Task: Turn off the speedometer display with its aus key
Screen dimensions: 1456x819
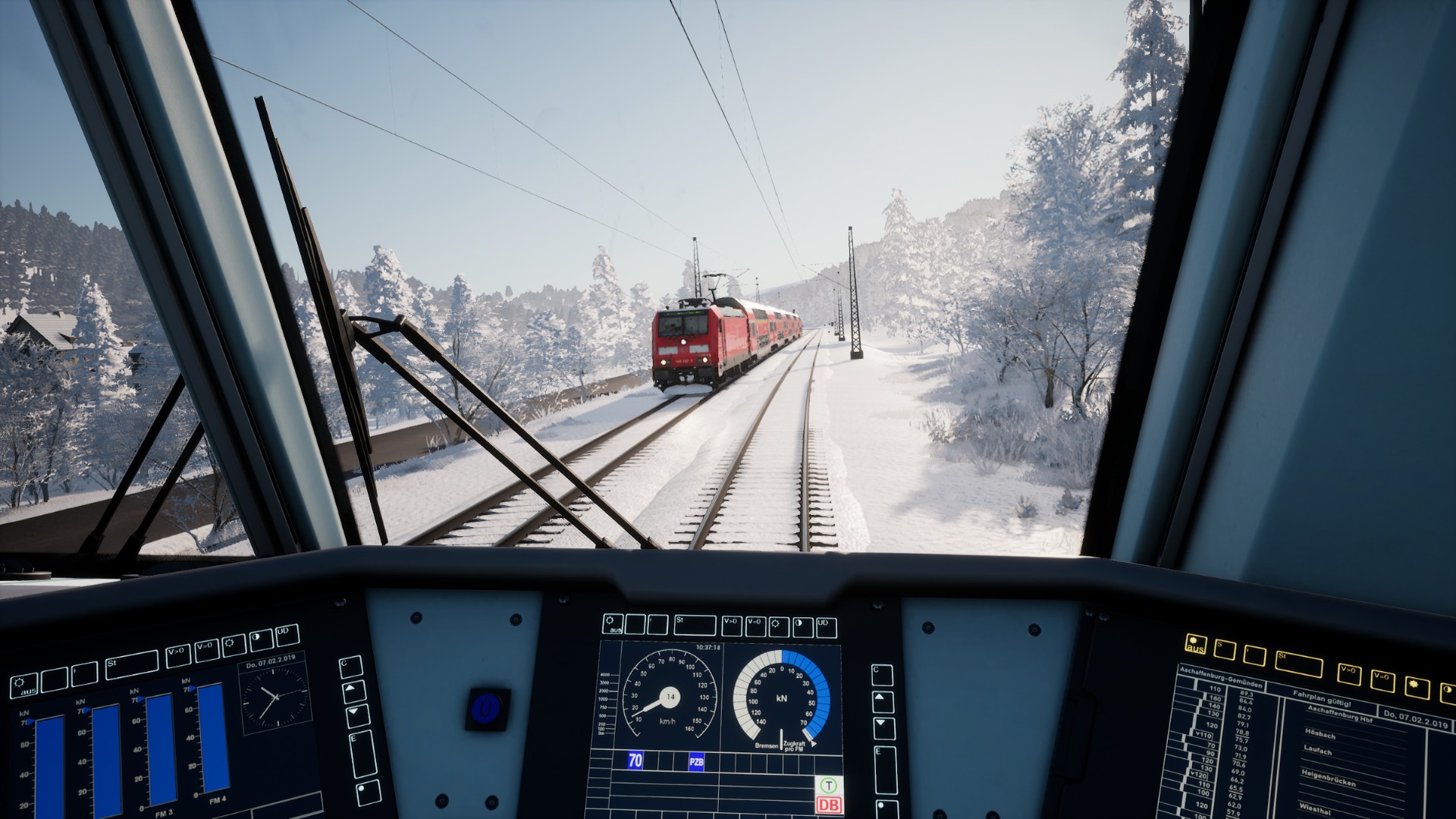Action: (x=613, y=625)
